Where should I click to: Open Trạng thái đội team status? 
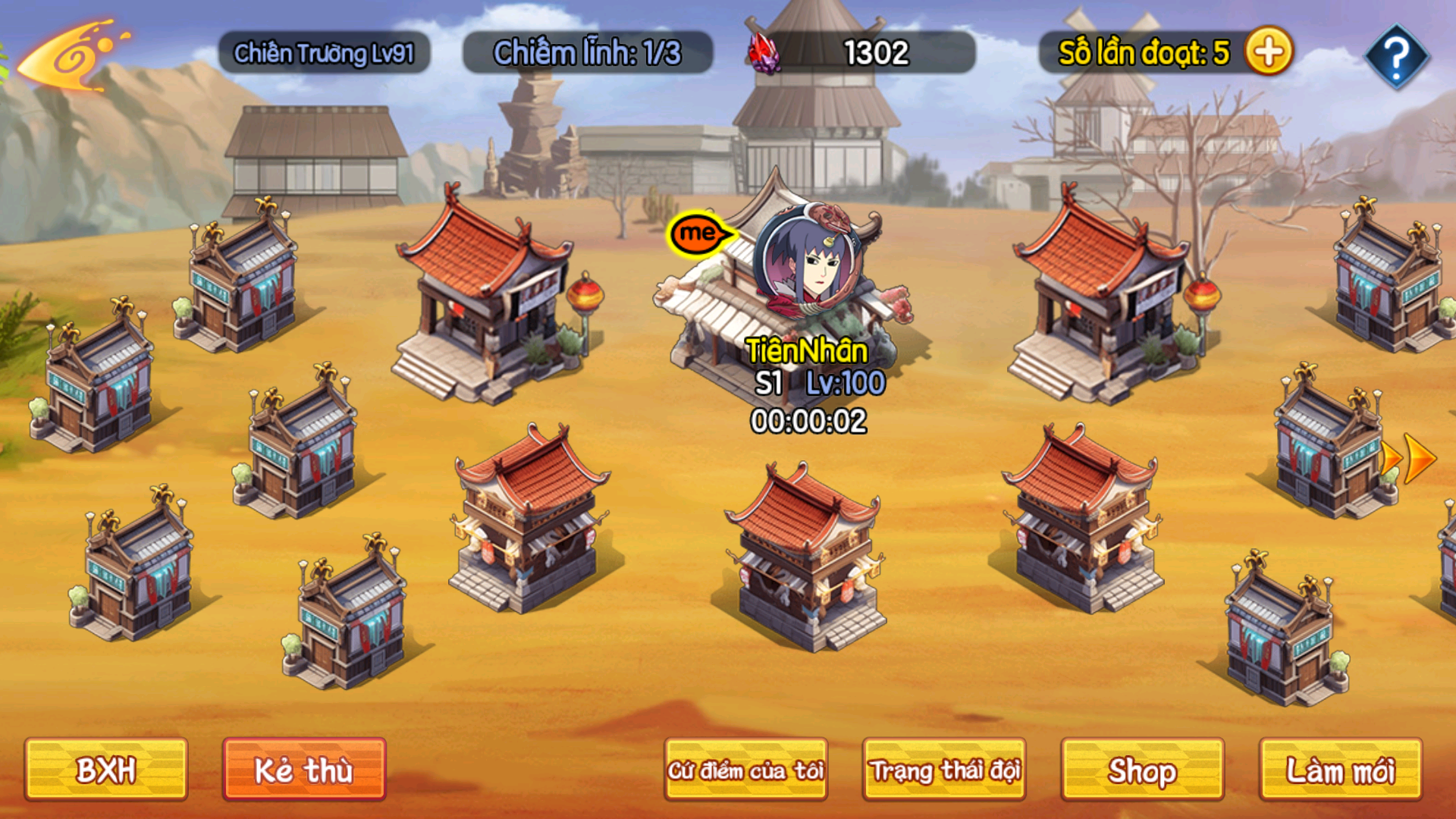click(x=944, y=770)
